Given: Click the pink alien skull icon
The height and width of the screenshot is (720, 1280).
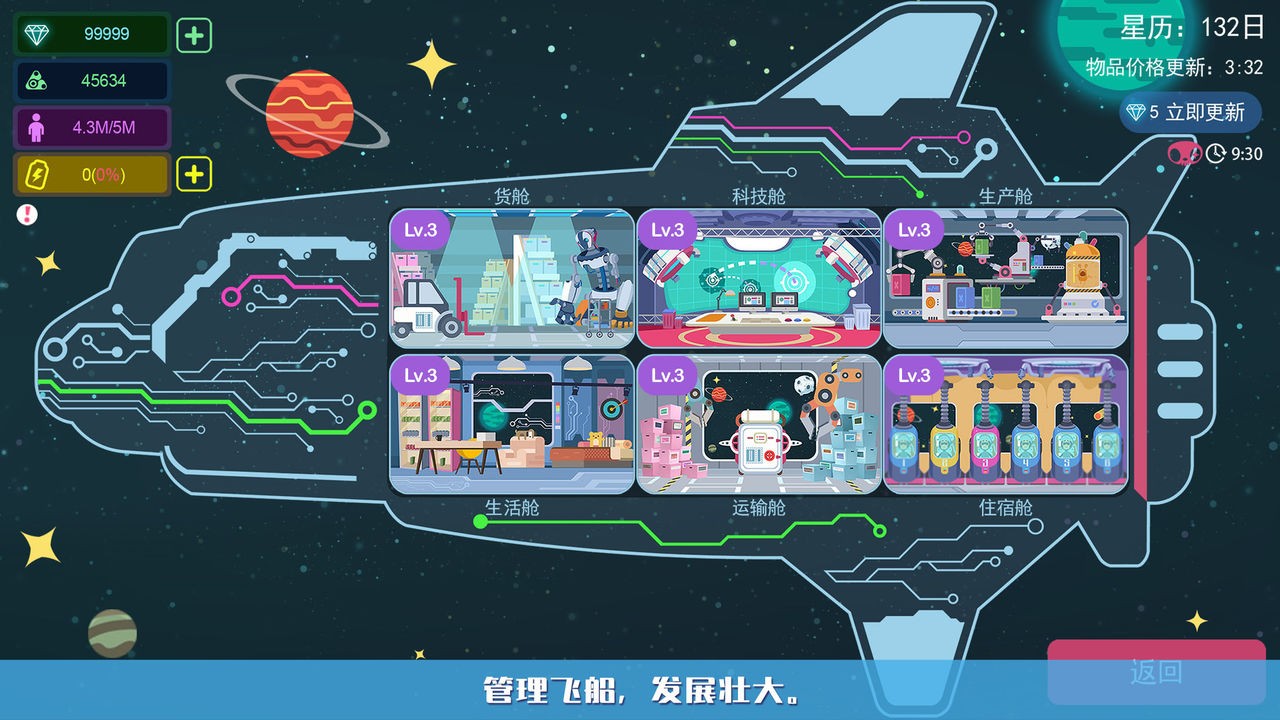Looking at the screenshot, I should point(1182,155).
